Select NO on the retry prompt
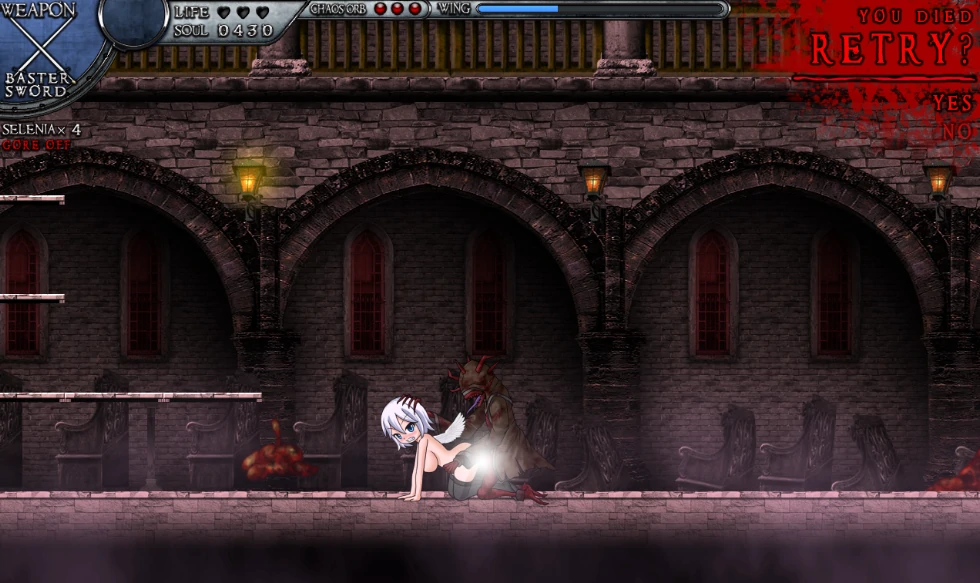 point(957,131)
